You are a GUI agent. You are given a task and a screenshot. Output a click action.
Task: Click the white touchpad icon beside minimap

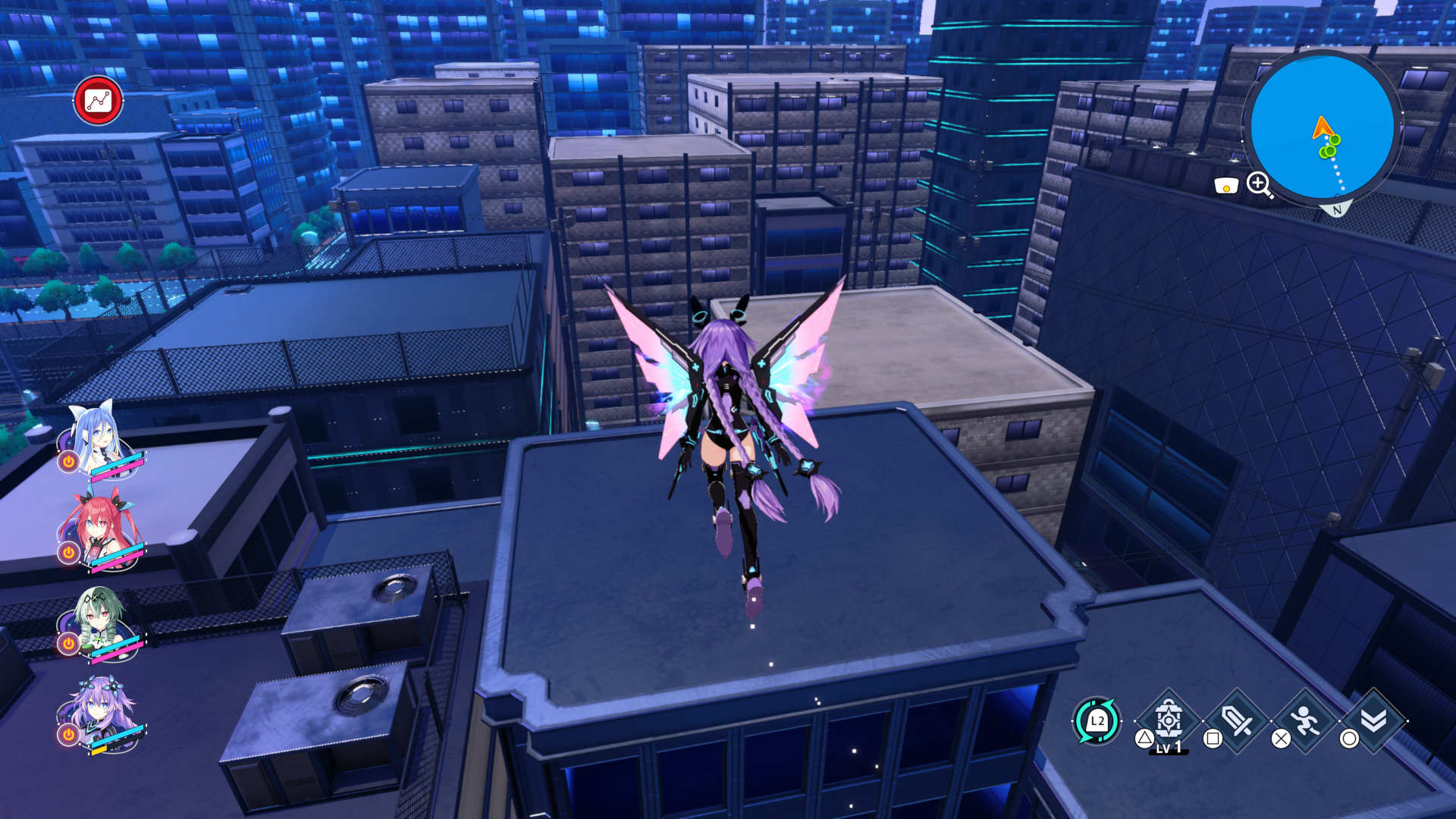pyautogui.click(x=1225, y=186)
